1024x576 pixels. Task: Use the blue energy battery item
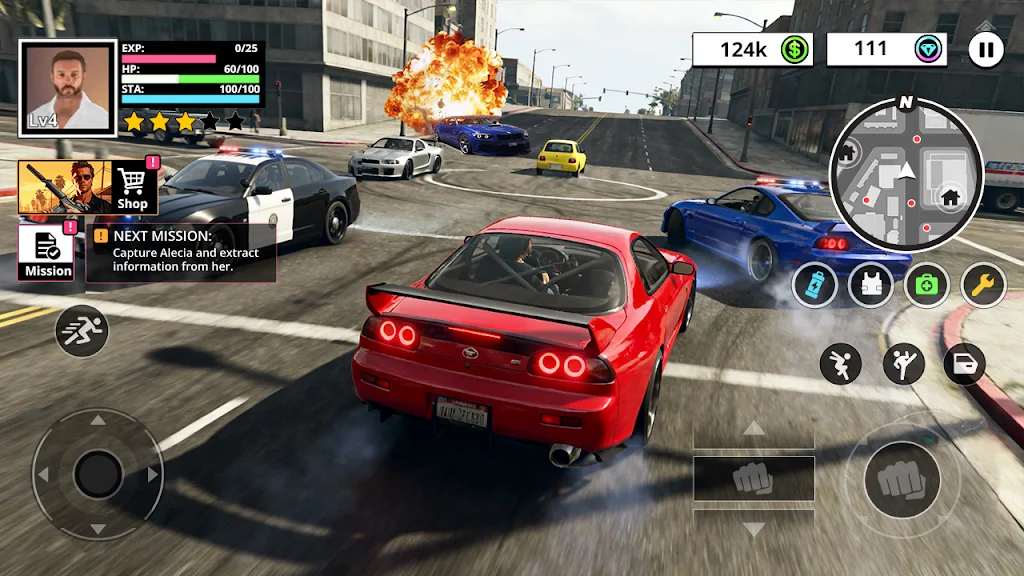[814, 285]
